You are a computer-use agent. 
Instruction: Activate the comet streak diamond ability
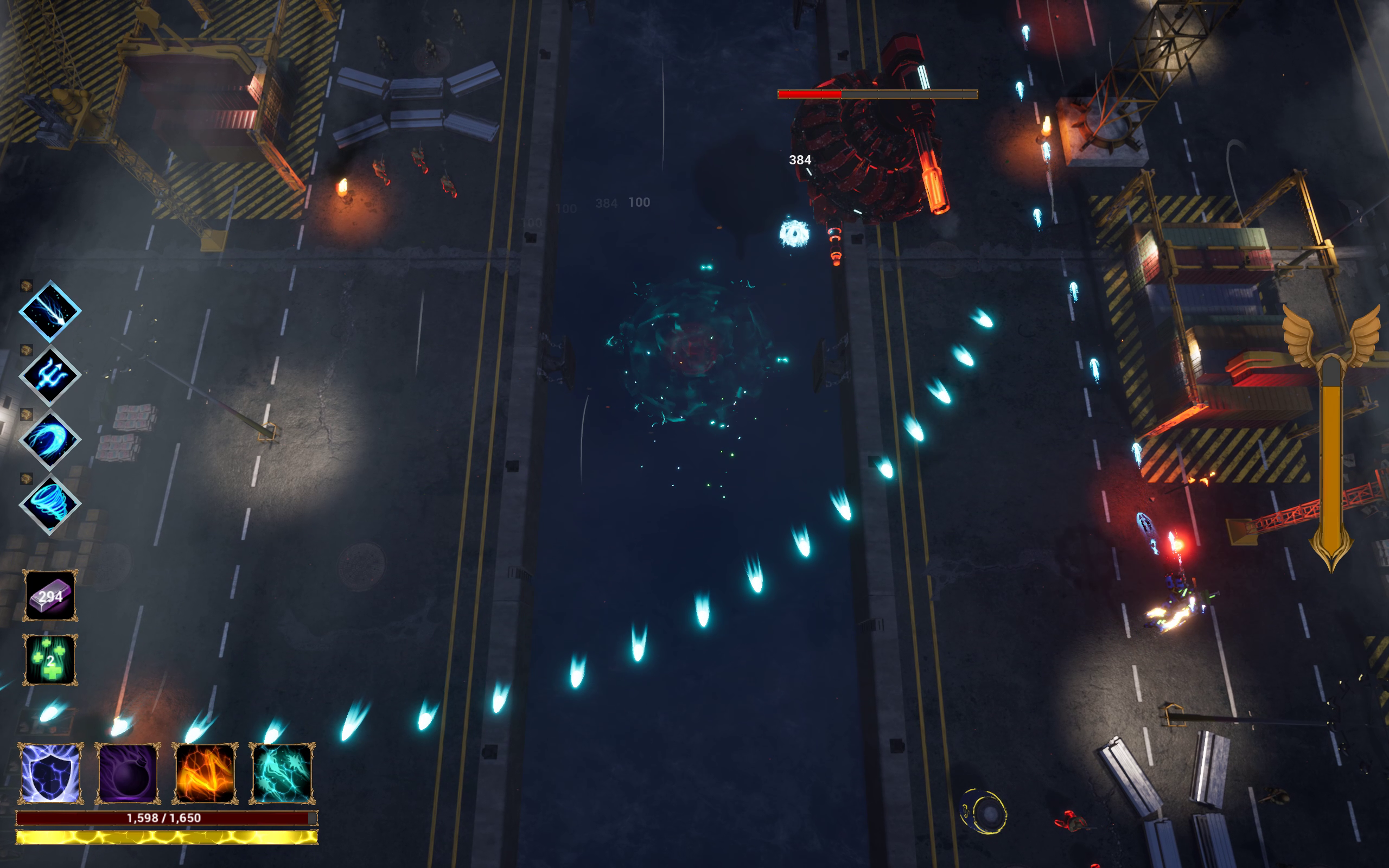(50, 311)
